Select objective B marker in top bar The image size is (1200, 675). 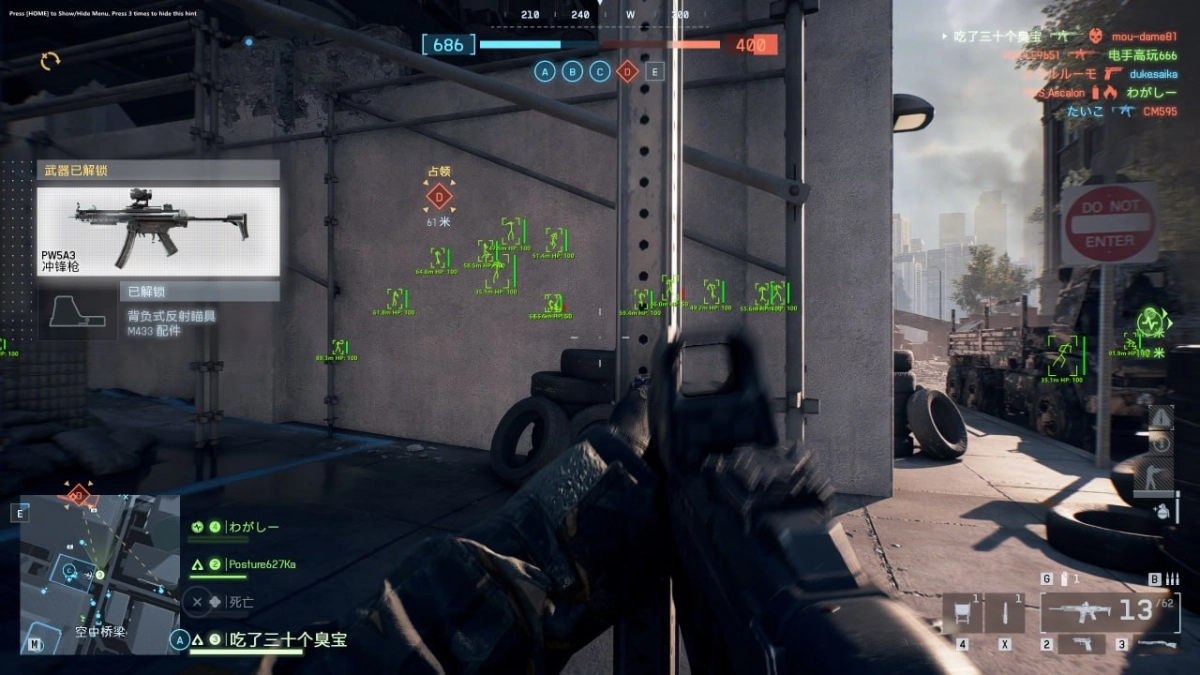572,71
